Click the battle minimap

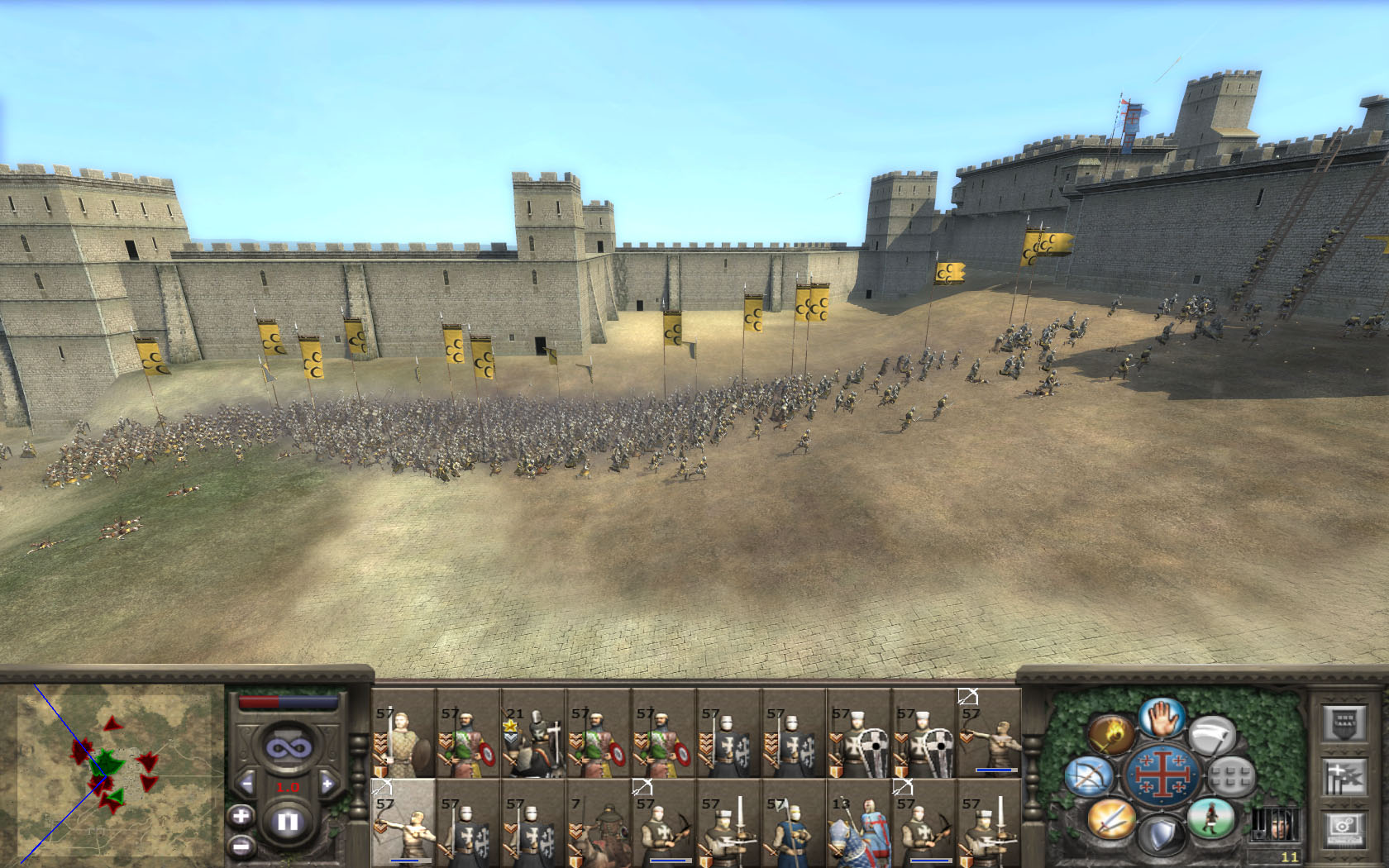[x=116, y=773]
